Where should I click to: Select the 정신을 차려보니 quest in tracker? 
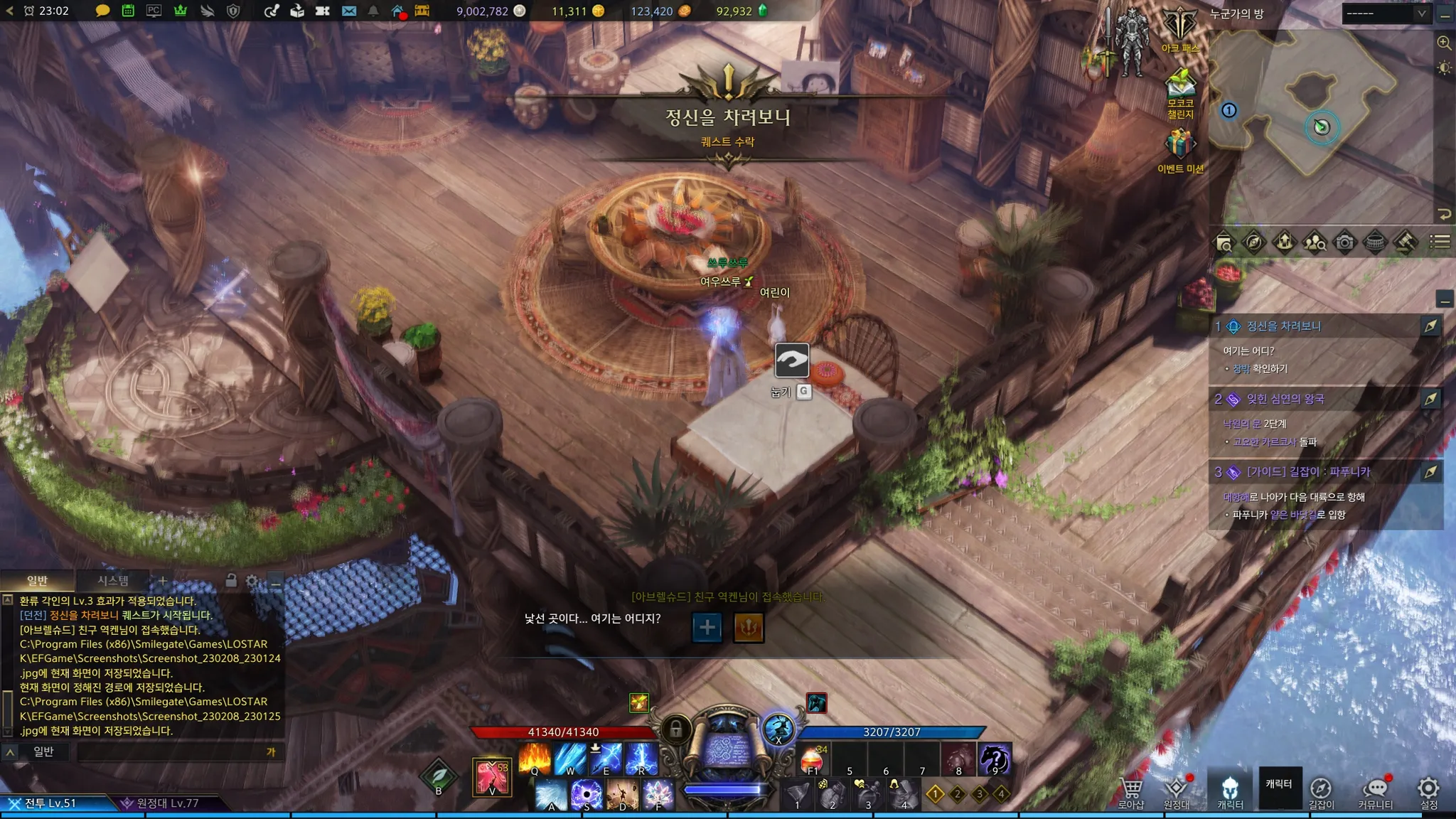pos(1284,326)
